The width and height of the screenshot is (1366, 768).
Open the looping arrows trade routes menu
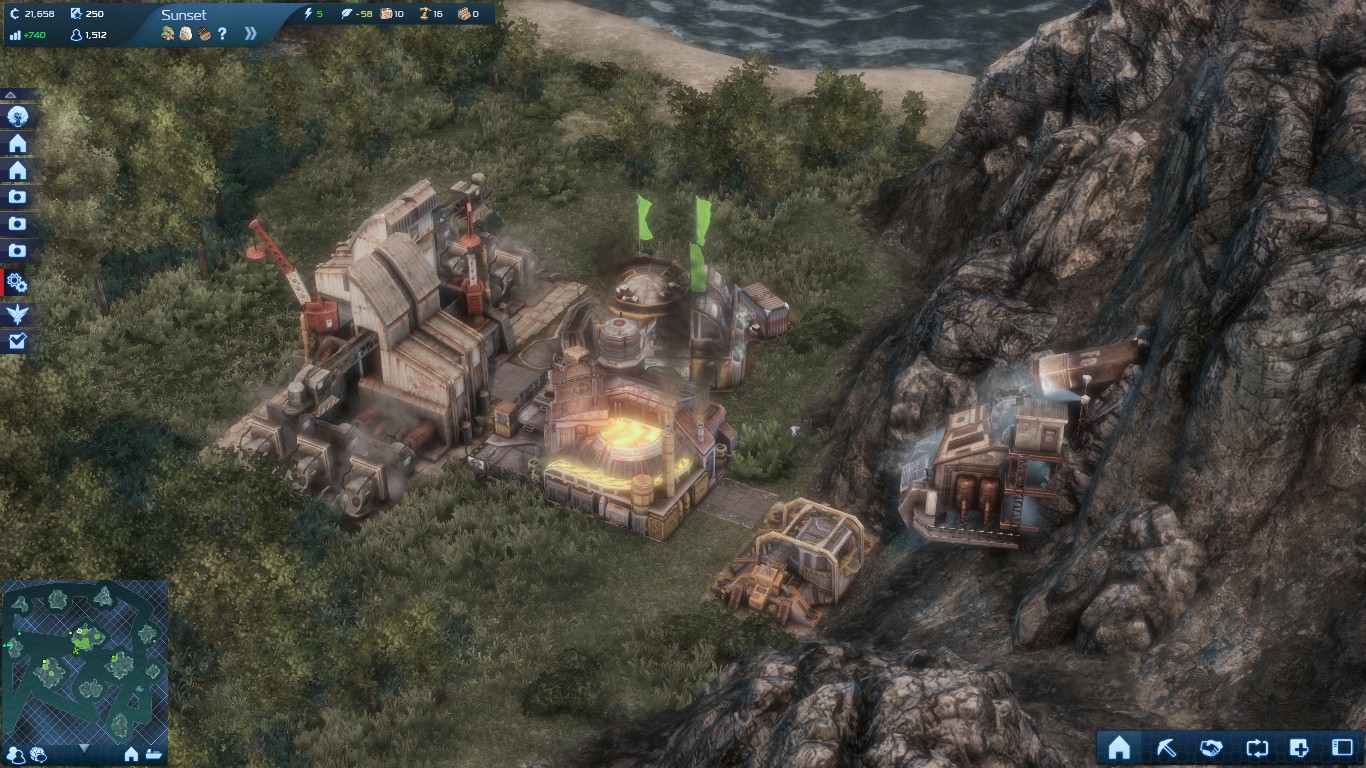pyautogui.click(x=1257, y=748)
